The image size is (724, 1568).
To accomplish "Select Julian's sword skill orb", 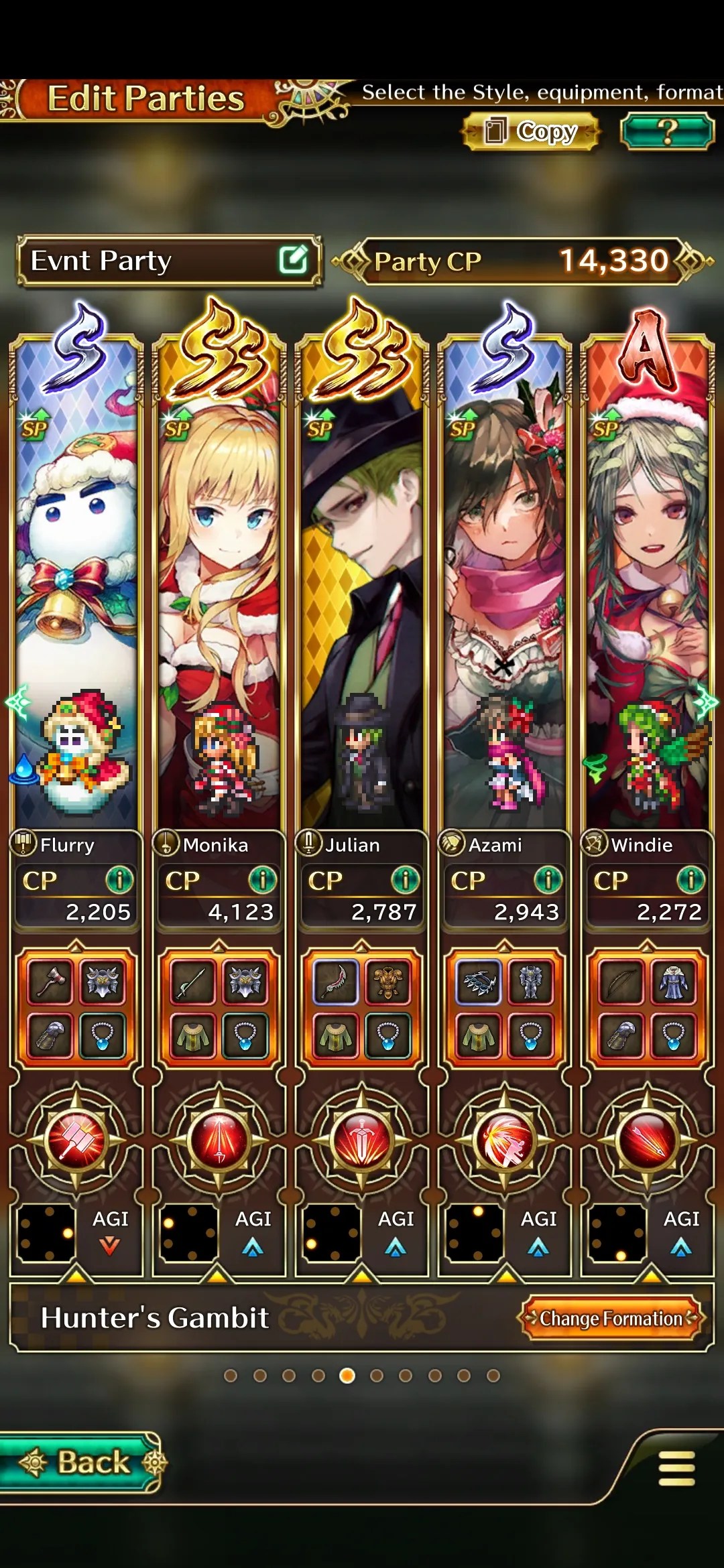I will [x=362, y=1139].
